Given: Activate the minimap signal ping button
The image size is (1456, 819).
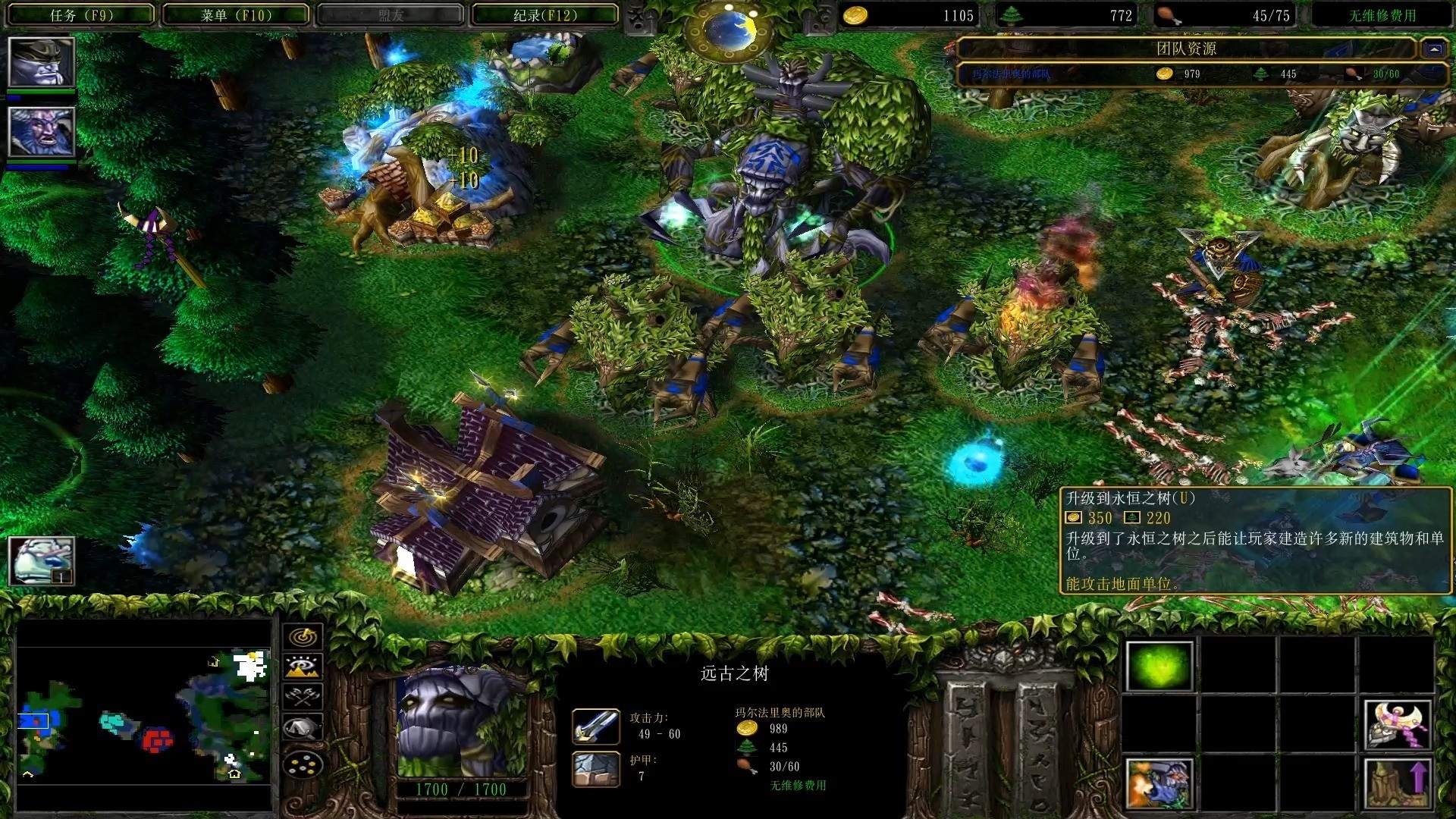Looking at the screenshot, I should [x=303, y=637].
